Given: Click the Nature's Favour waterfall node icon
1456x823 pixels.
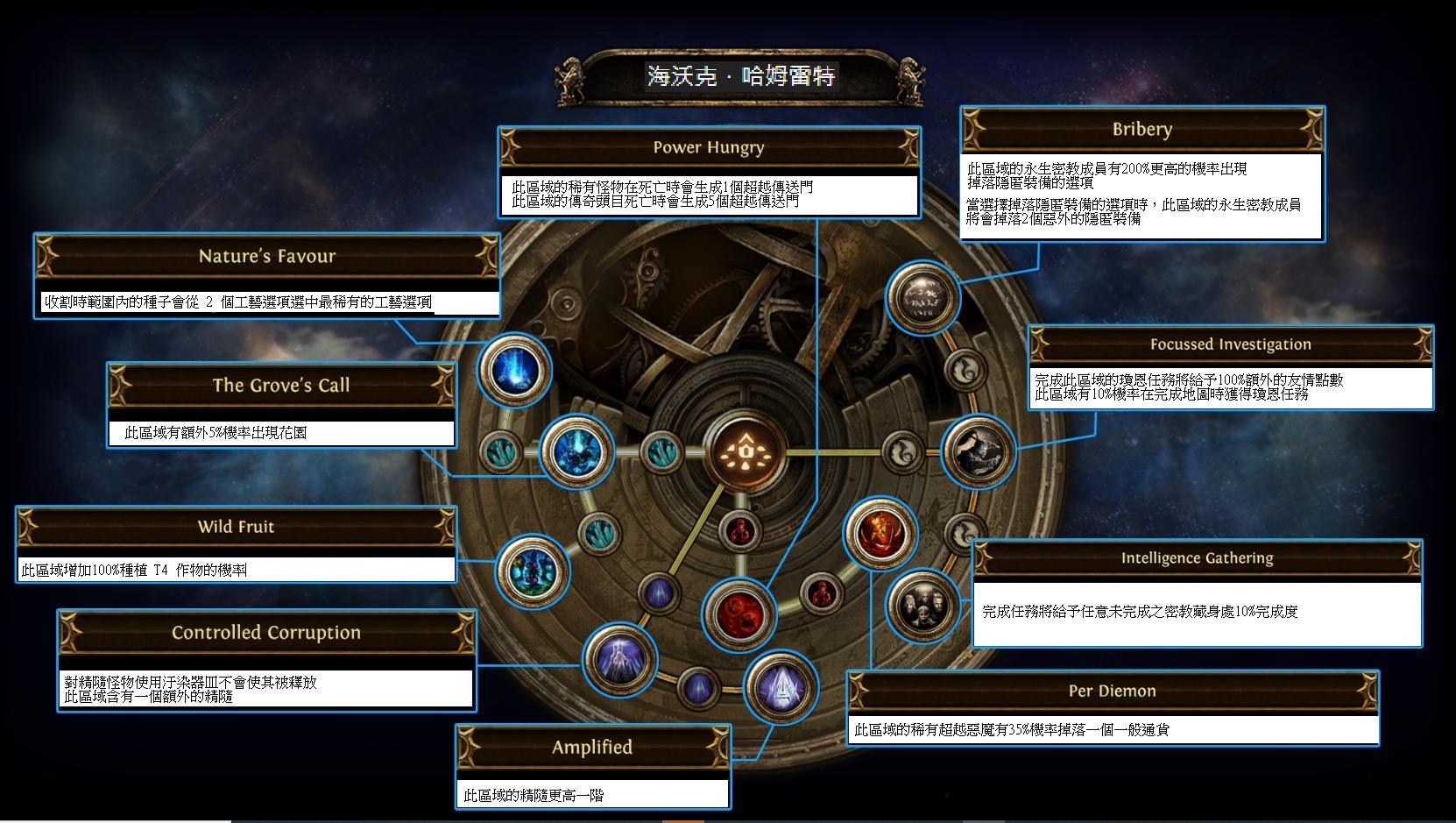Looking at the screenshot, I should click(x=516, y=371).
